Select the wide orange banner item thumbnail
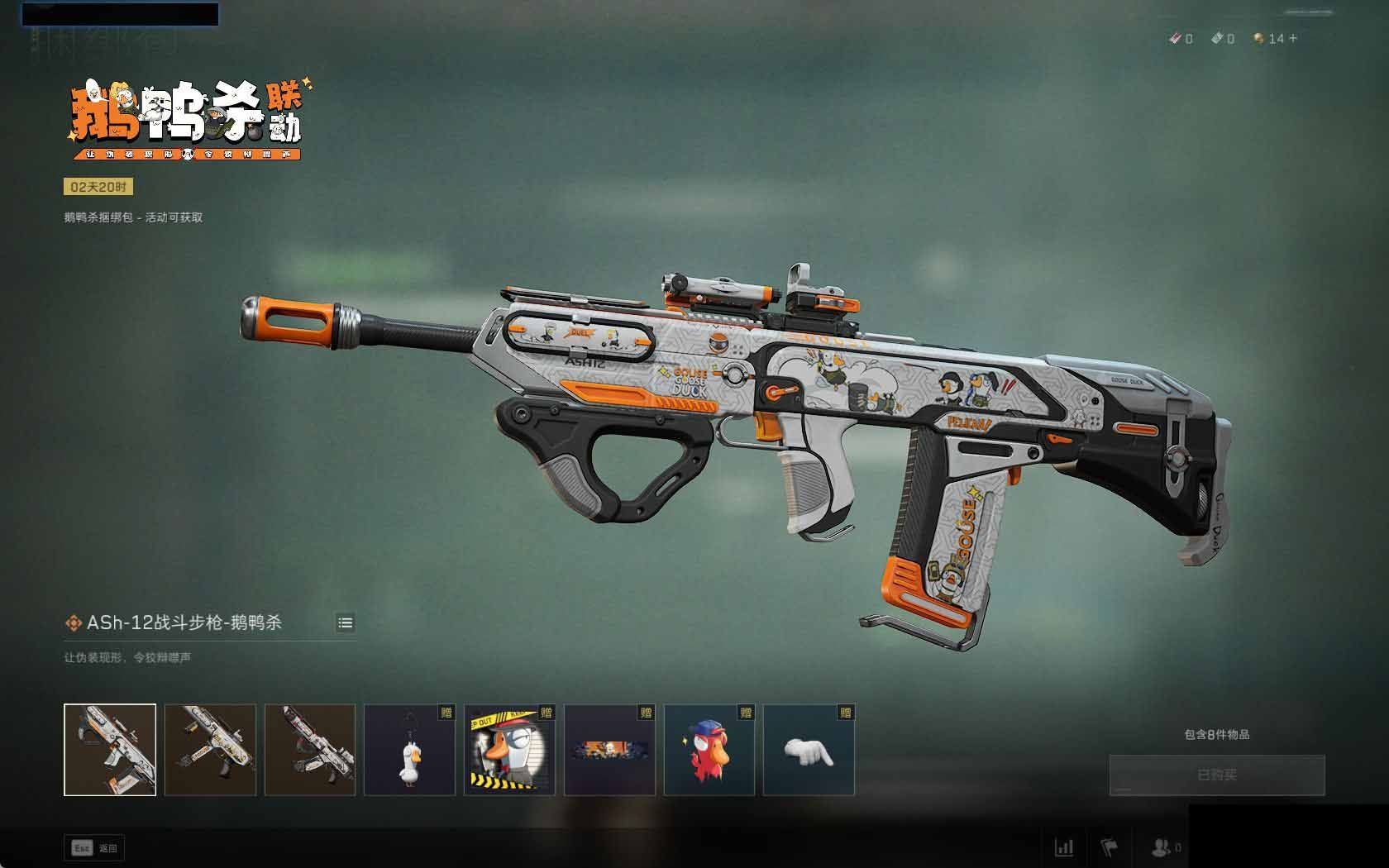 pyautogui.click(x=609, y=750)
